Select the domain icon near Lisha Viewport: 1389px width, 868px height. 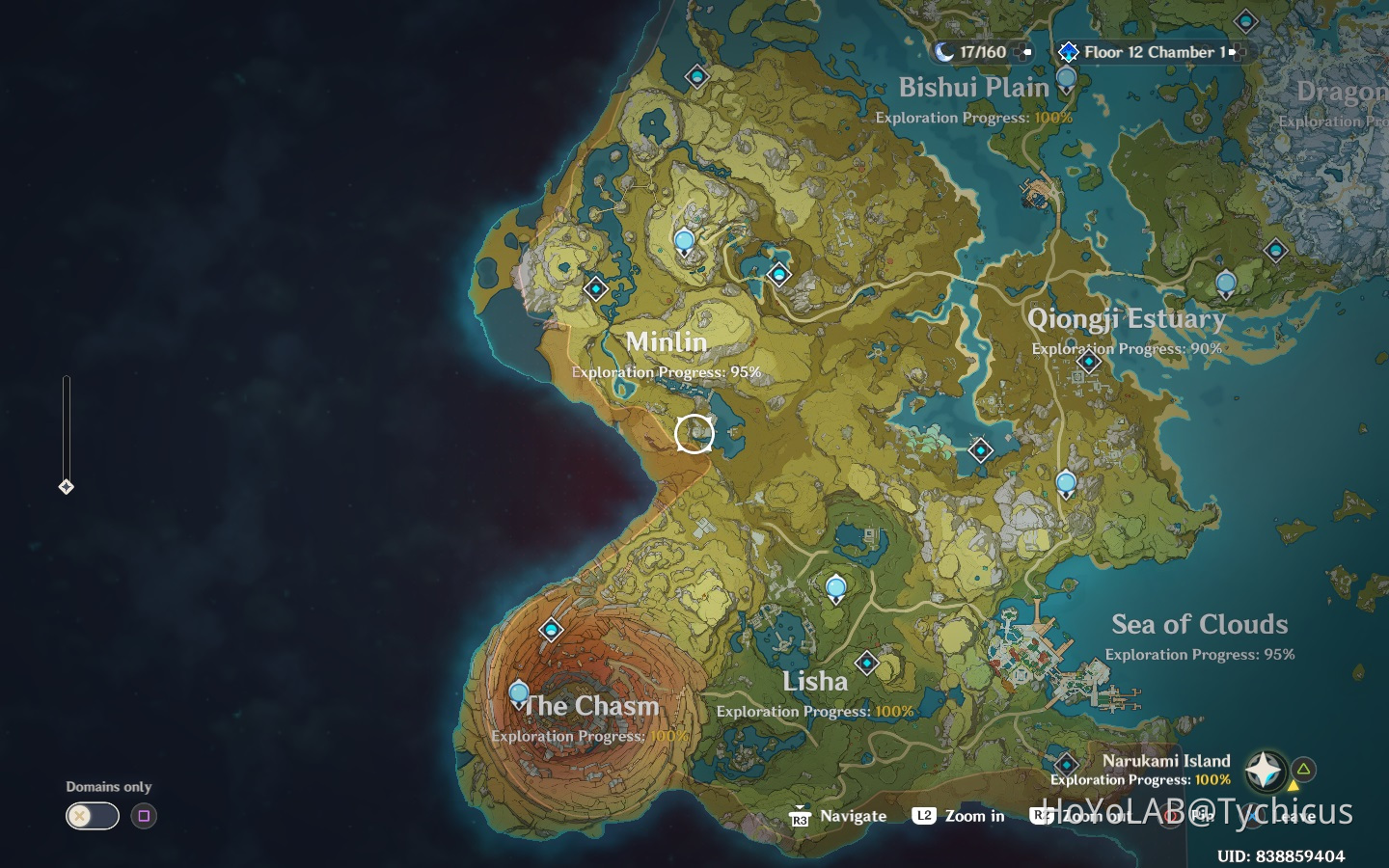point(866,664)
